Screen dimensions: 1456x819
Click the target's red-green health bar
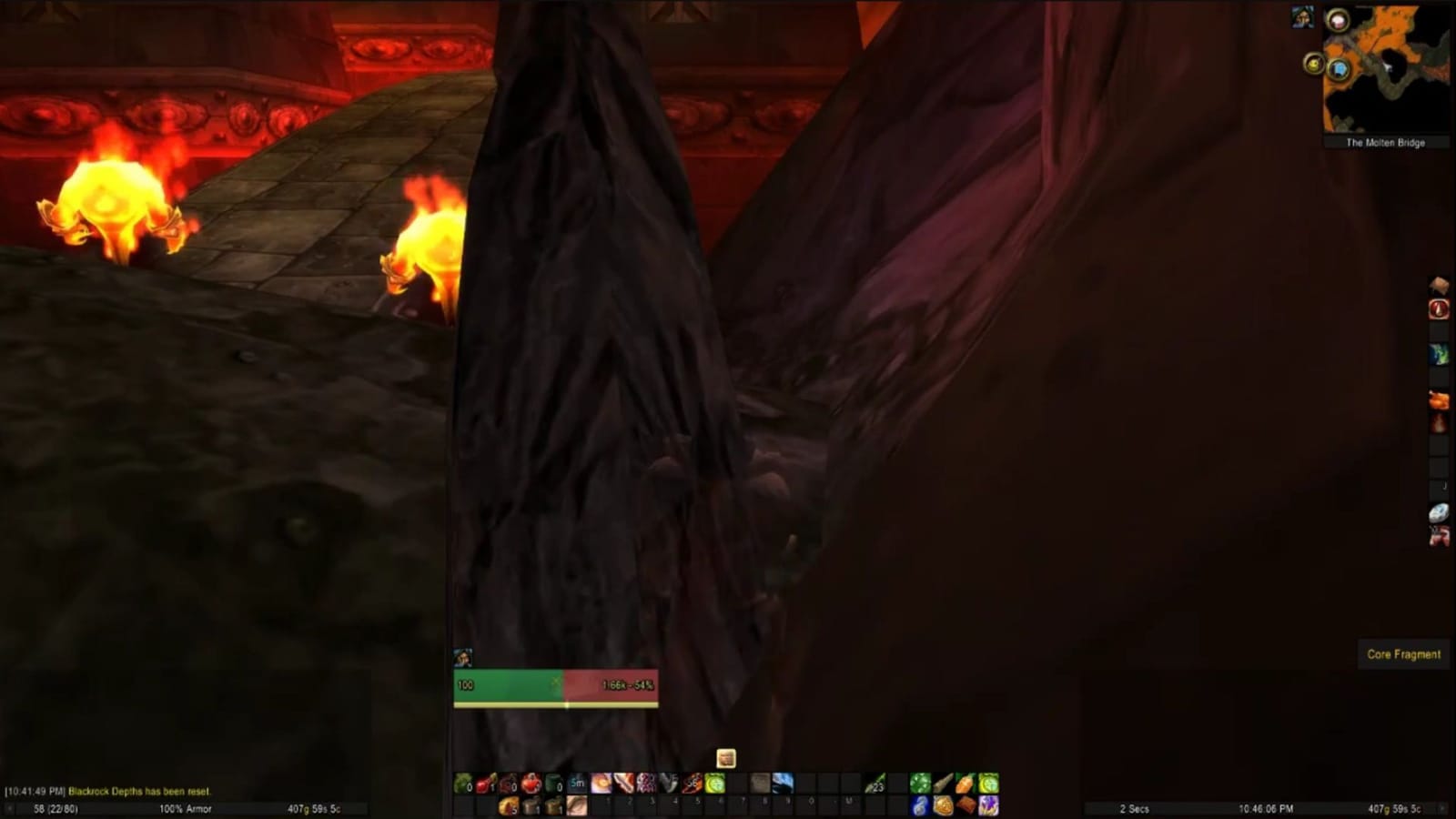(555, 683)
